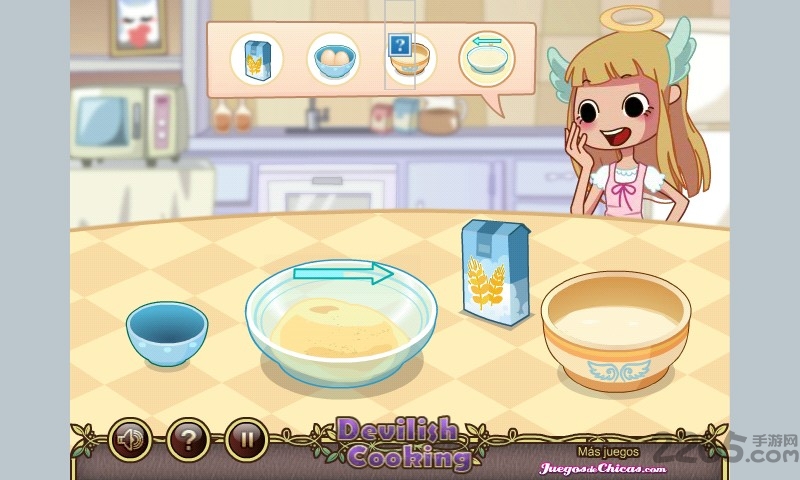
Task: Visit the JuegosdeChicas.com logo link
Action: click(603, 467)
